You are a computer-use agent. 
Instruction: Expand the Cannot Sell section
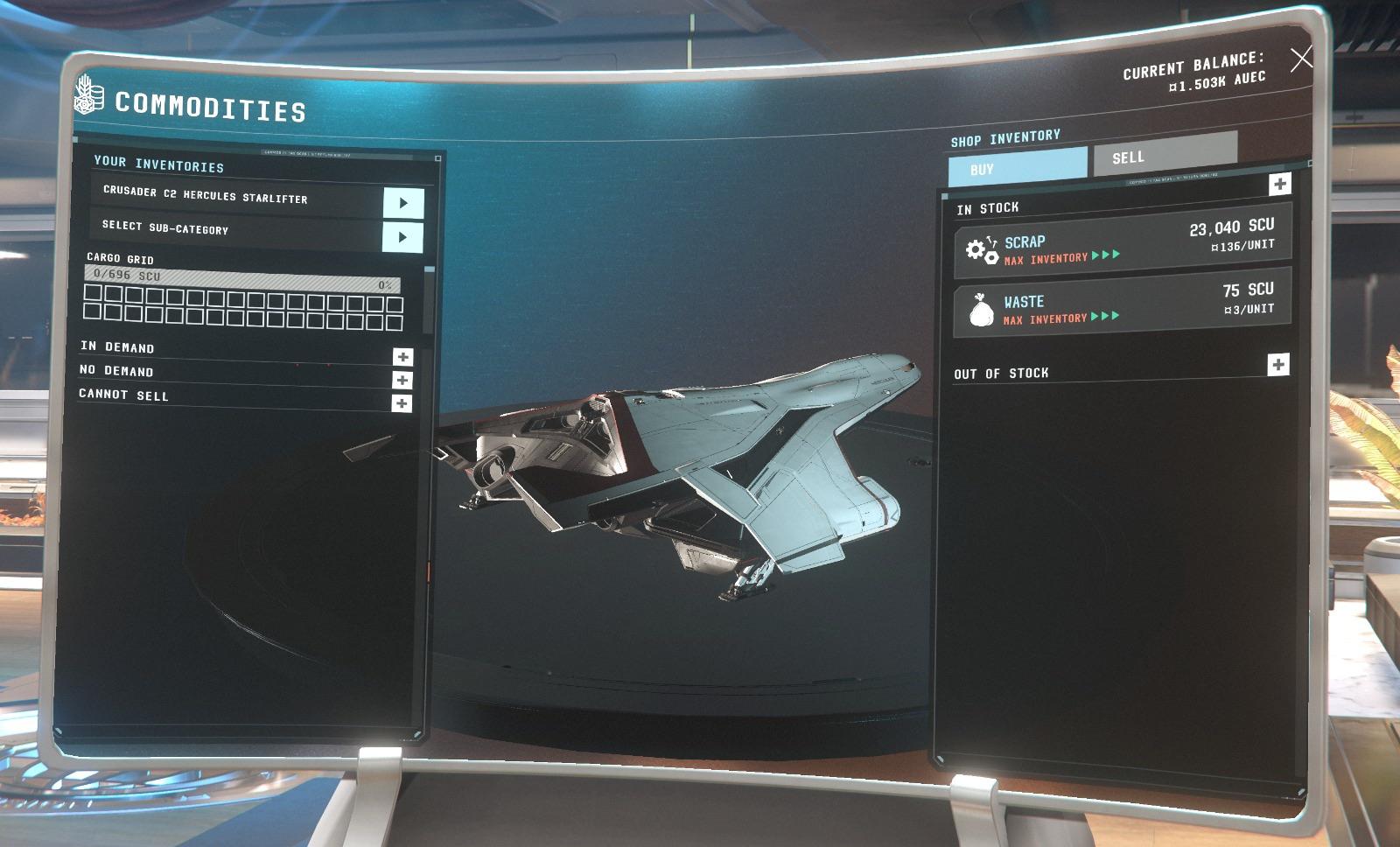point(402,404)
